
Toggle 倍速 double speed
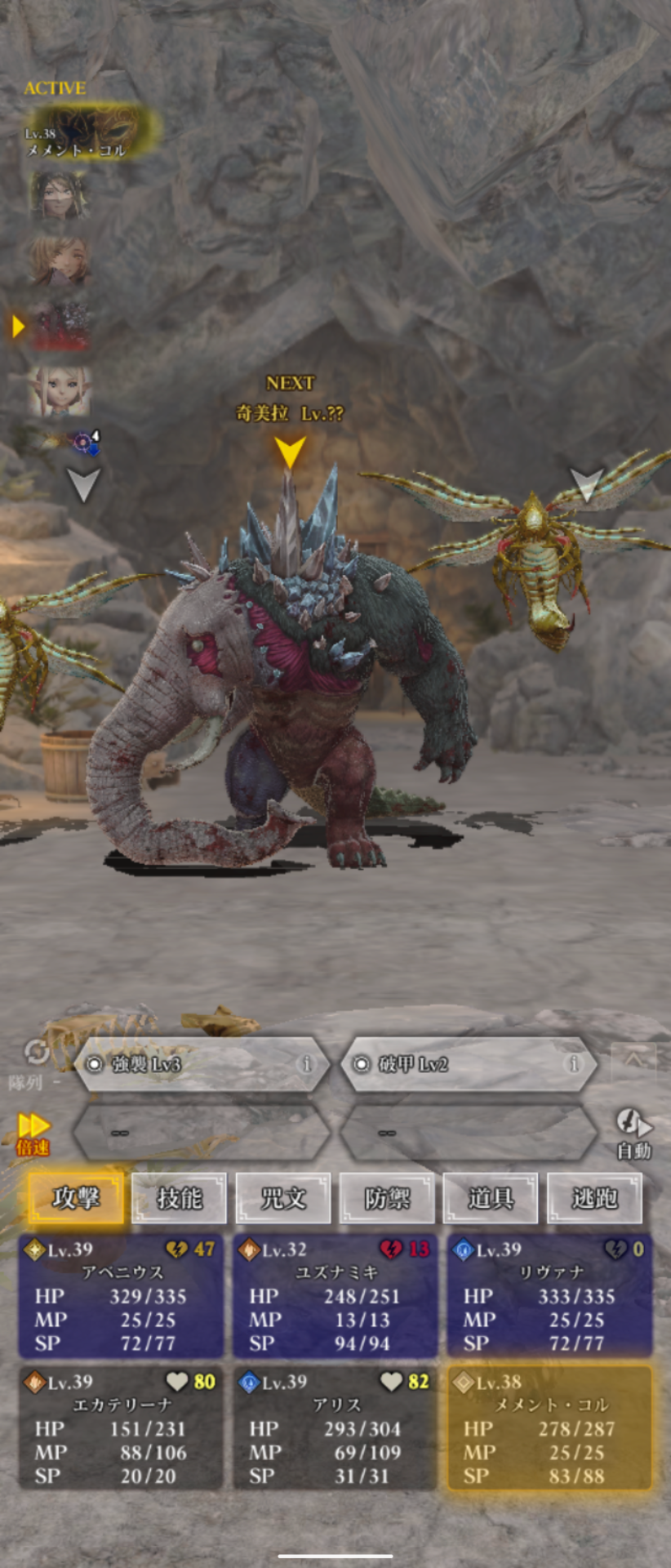(x=33, y=1134)
